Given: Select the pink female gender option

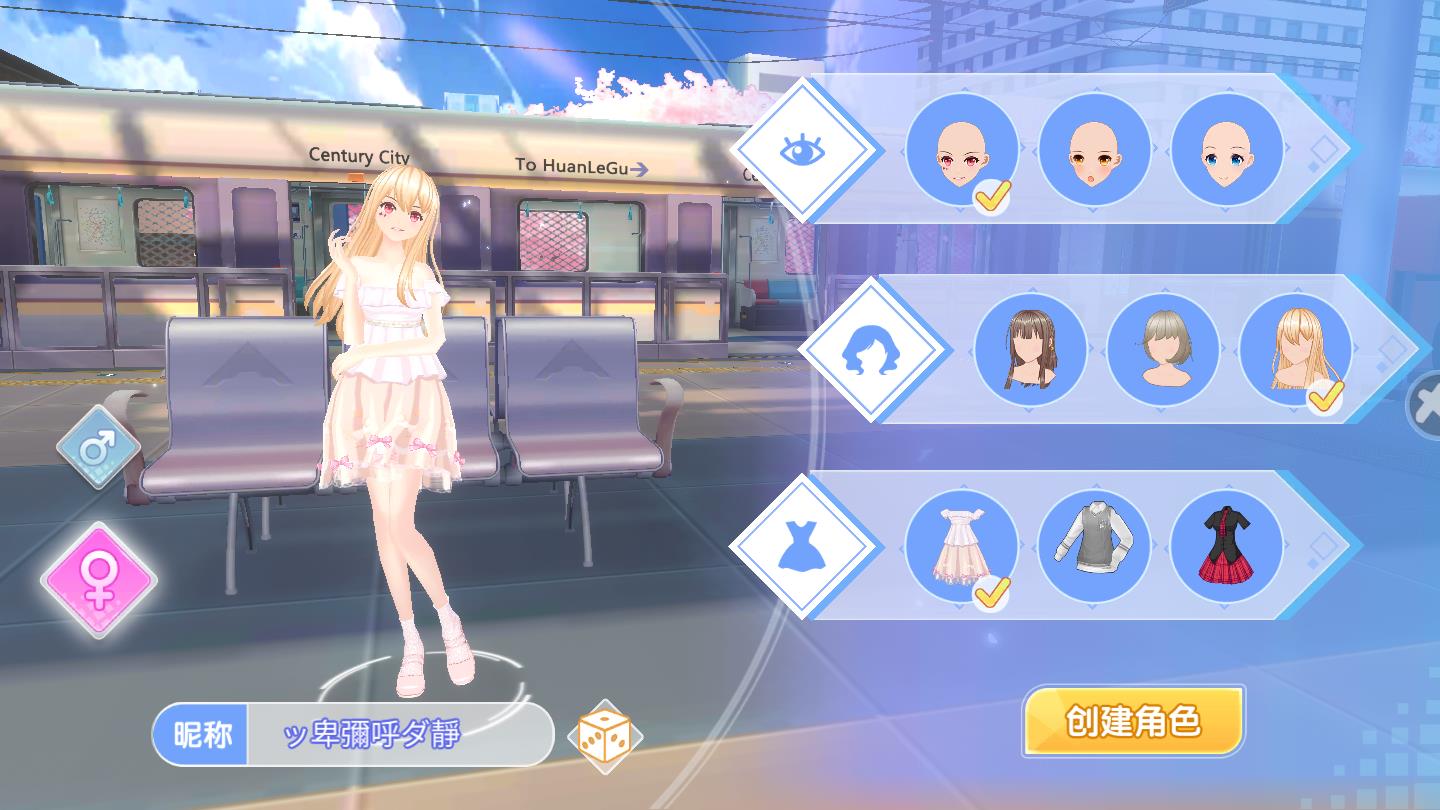Looking at the screenshot, I should (99, 579).
